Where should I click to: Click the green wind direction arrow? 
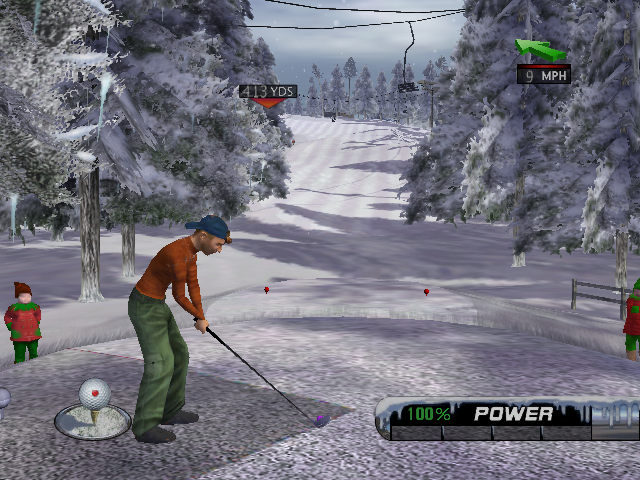540,49
